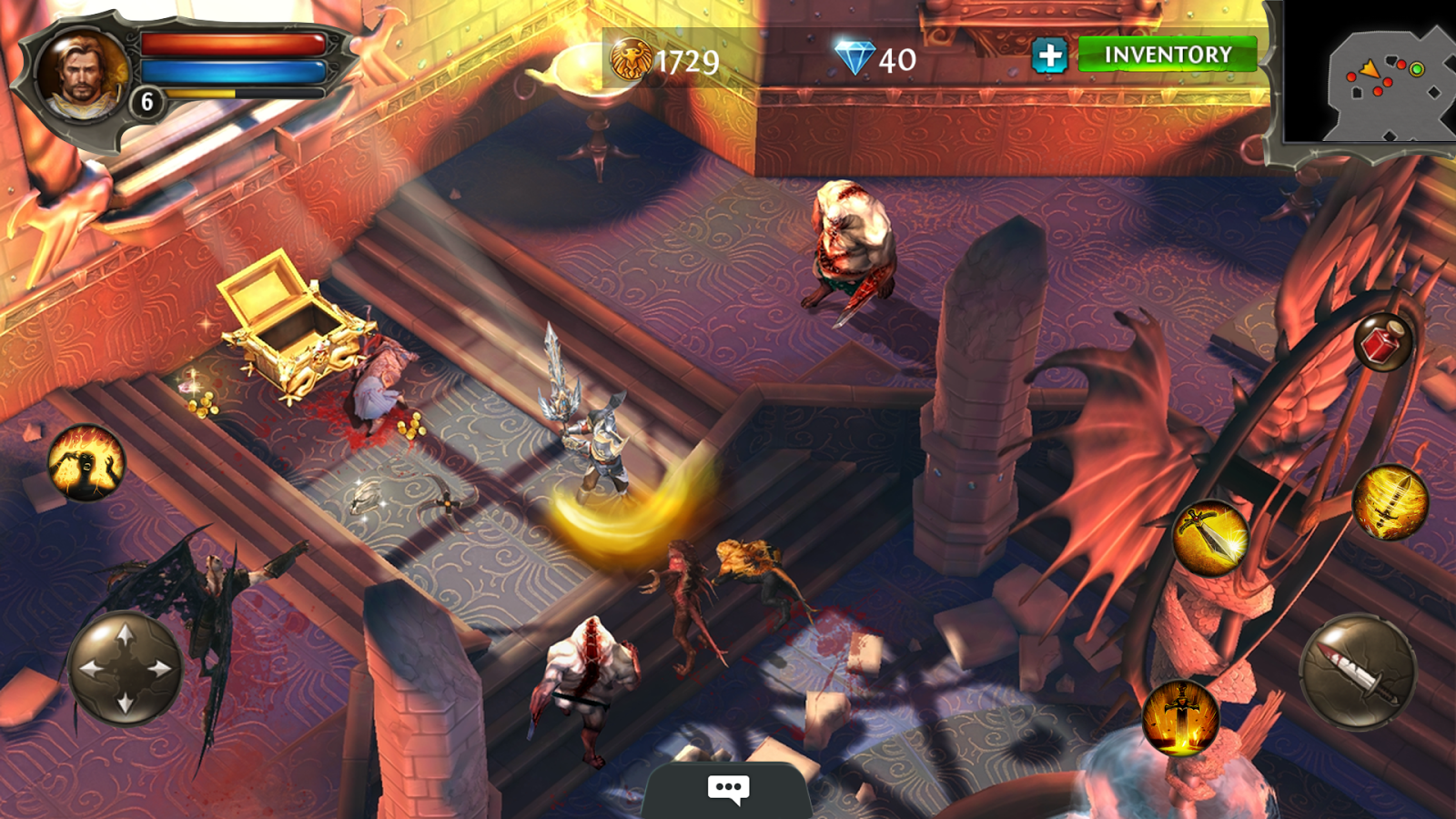Tap the blue plus button to add gems
The height and width of the screenshot is (819, 1456).
tap(1049, 56)
